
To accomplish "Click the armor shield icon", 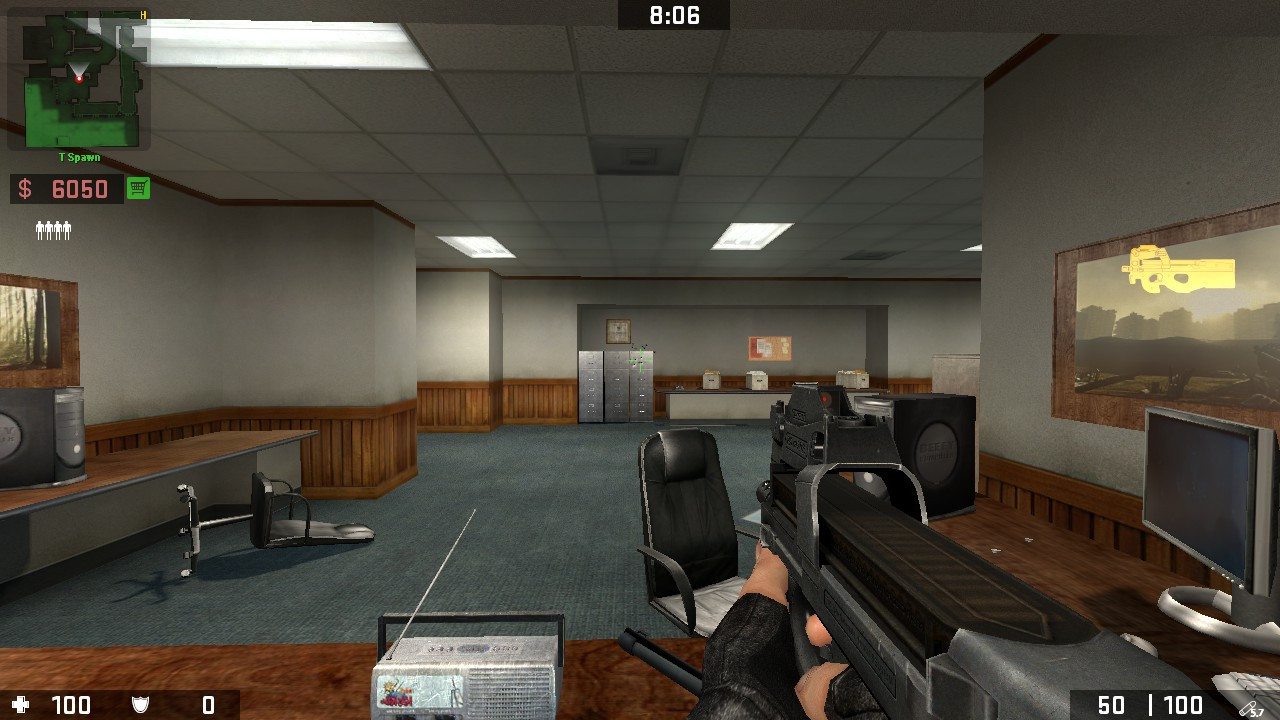I will 139,704.
